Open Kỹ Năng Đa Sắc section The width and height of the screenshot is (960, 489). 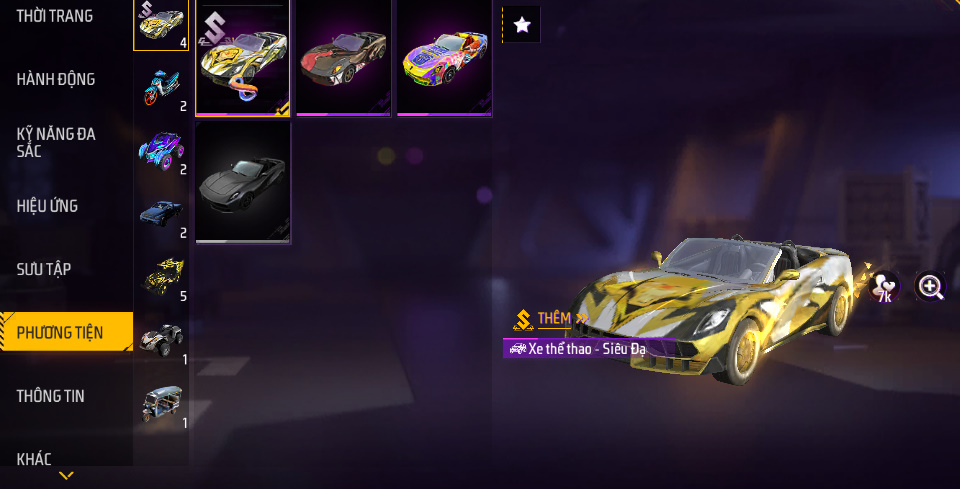[x=56, y=142]
